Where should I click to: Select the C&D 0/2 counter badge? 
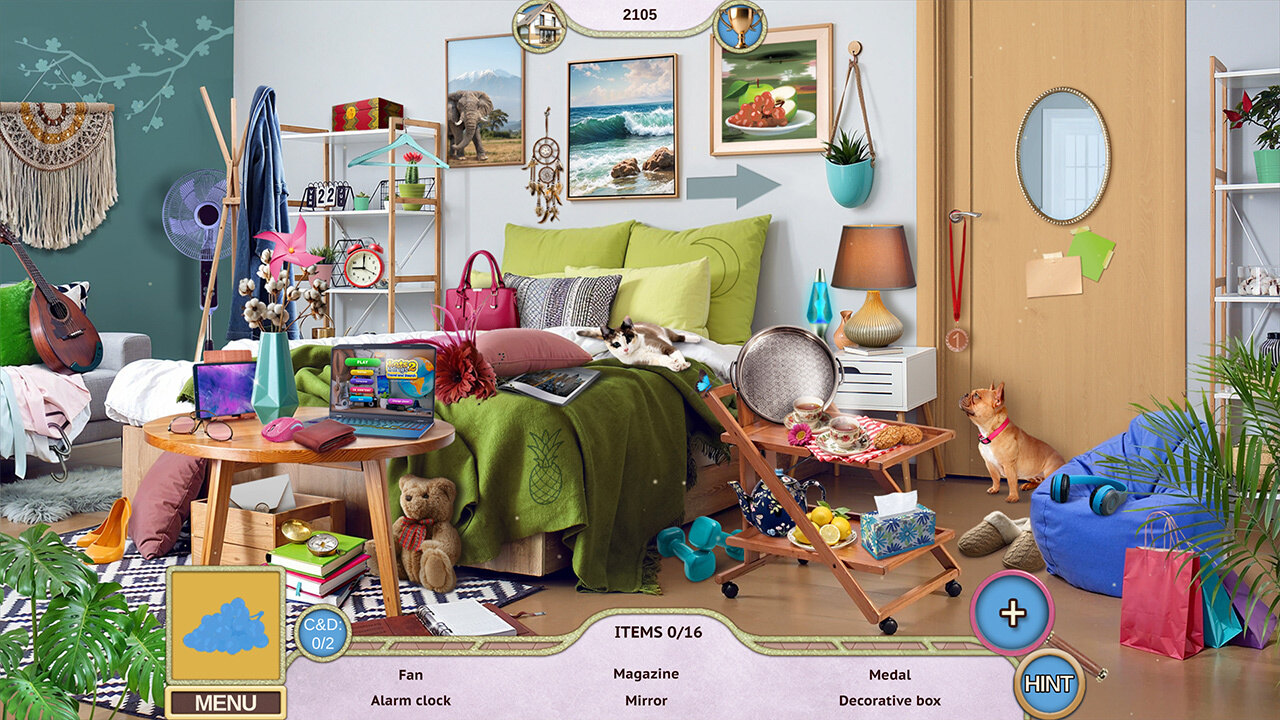click(x=322, y=632)
